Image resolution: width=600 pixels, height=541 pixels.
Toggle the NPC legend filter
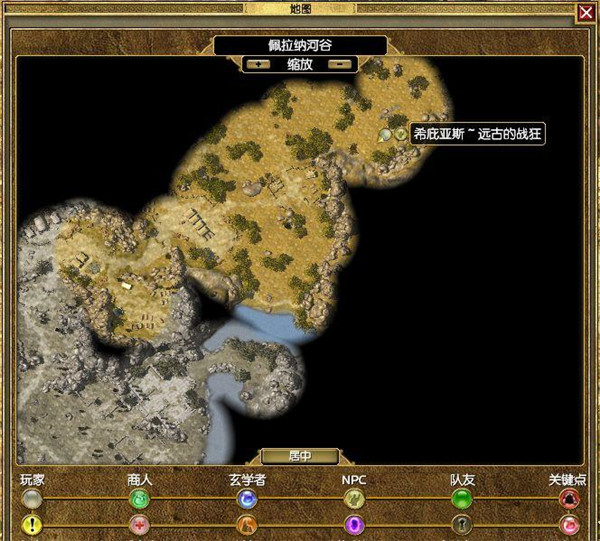coord(354,498)
